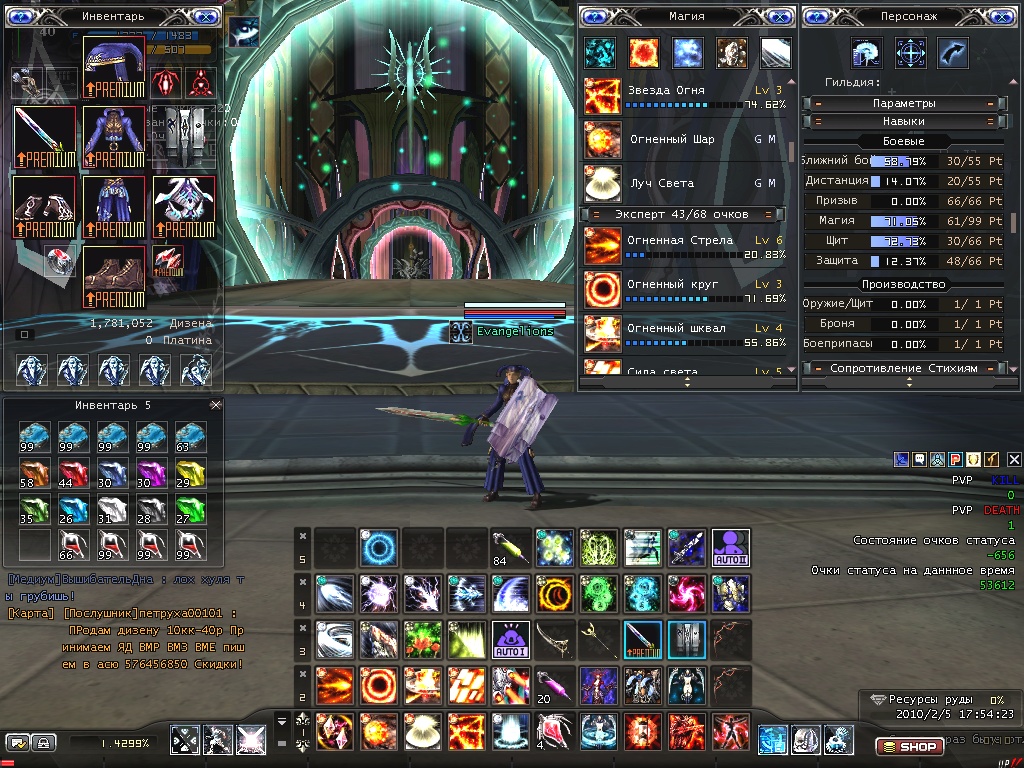
Task: Close the Магия spell window
Action: [781, 16]
